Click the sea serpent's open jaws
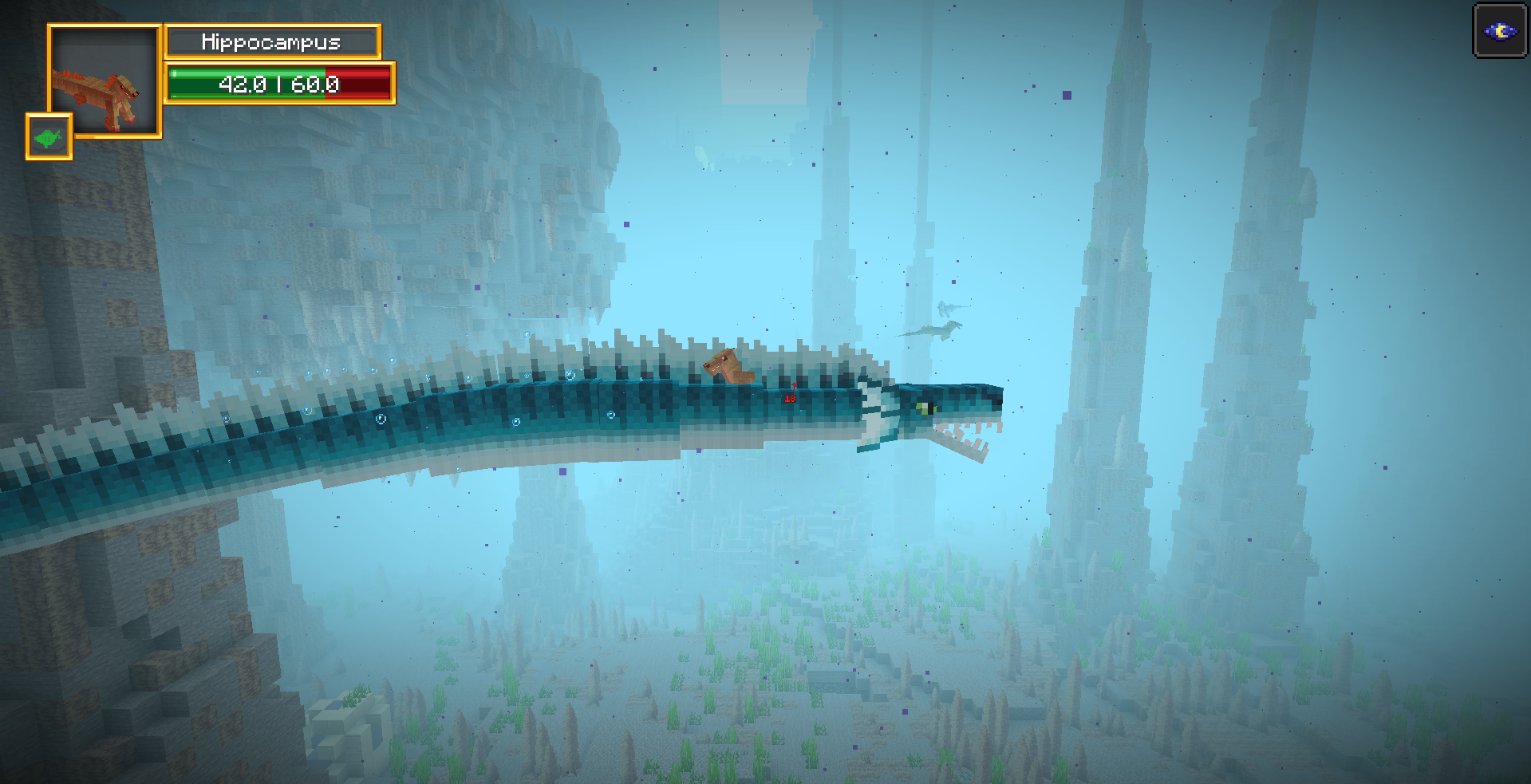Image resolution: width=1531 pixels, height=784 pixels. [965, 435]
